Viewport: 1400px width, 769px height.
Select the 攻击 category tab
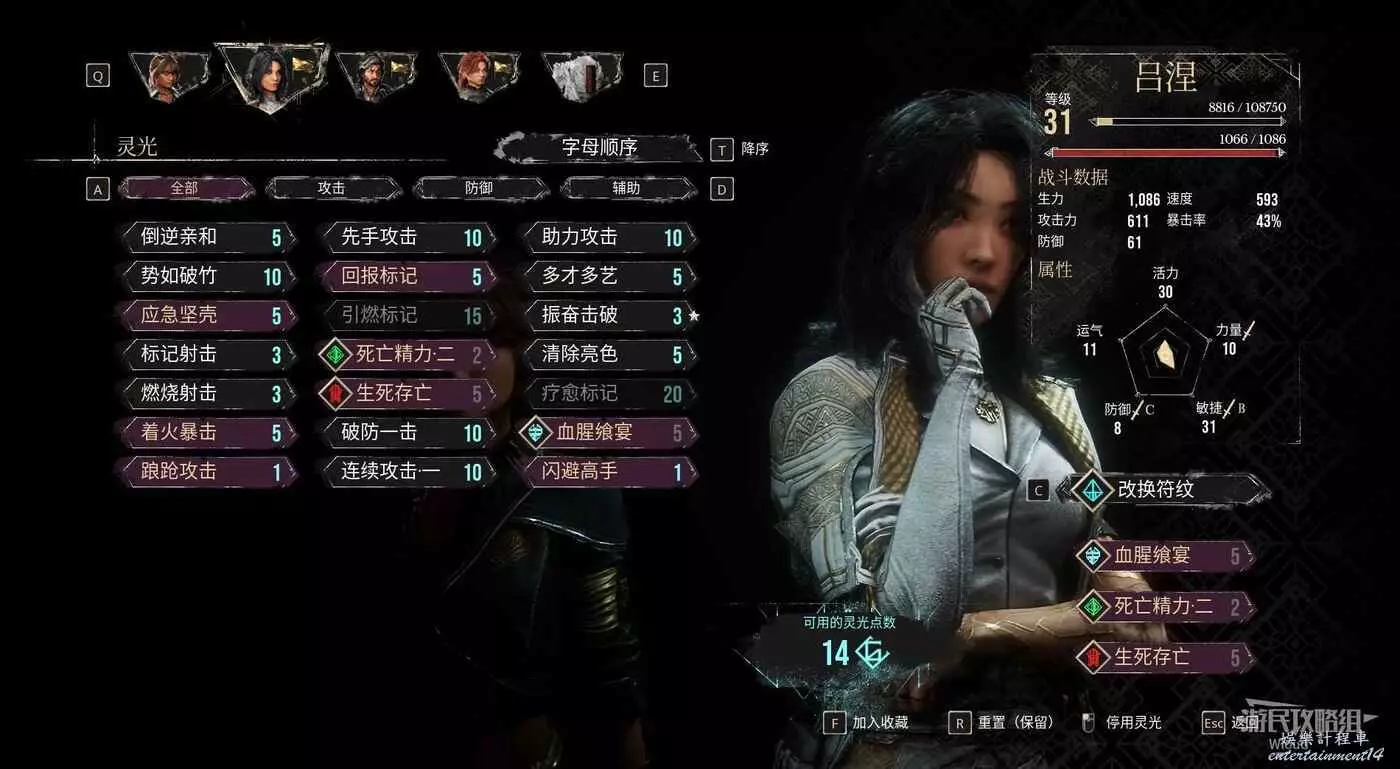click(332, 188)
